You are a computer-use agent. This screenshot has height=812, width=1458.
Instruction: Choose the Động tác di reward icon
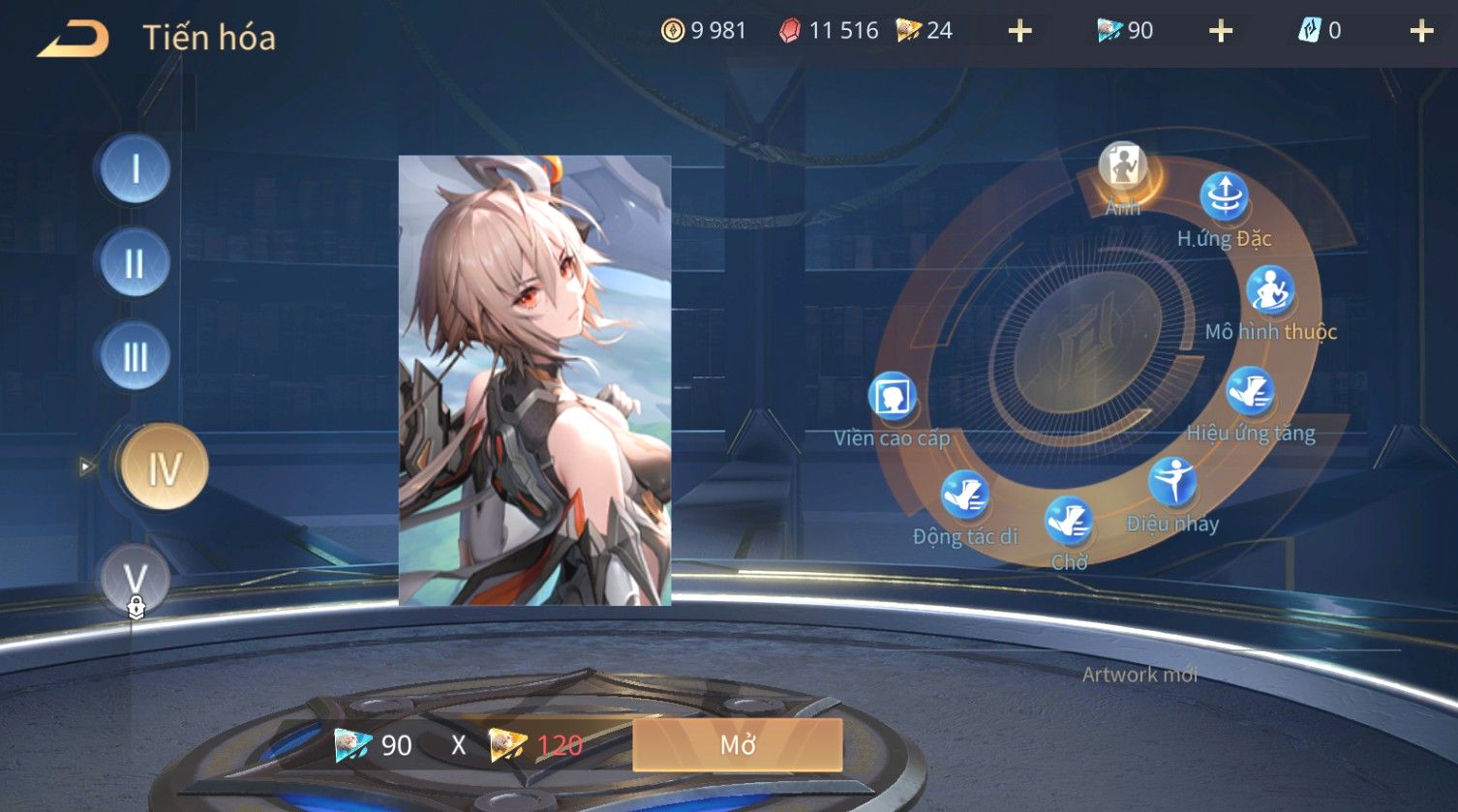tap(964, 496)
